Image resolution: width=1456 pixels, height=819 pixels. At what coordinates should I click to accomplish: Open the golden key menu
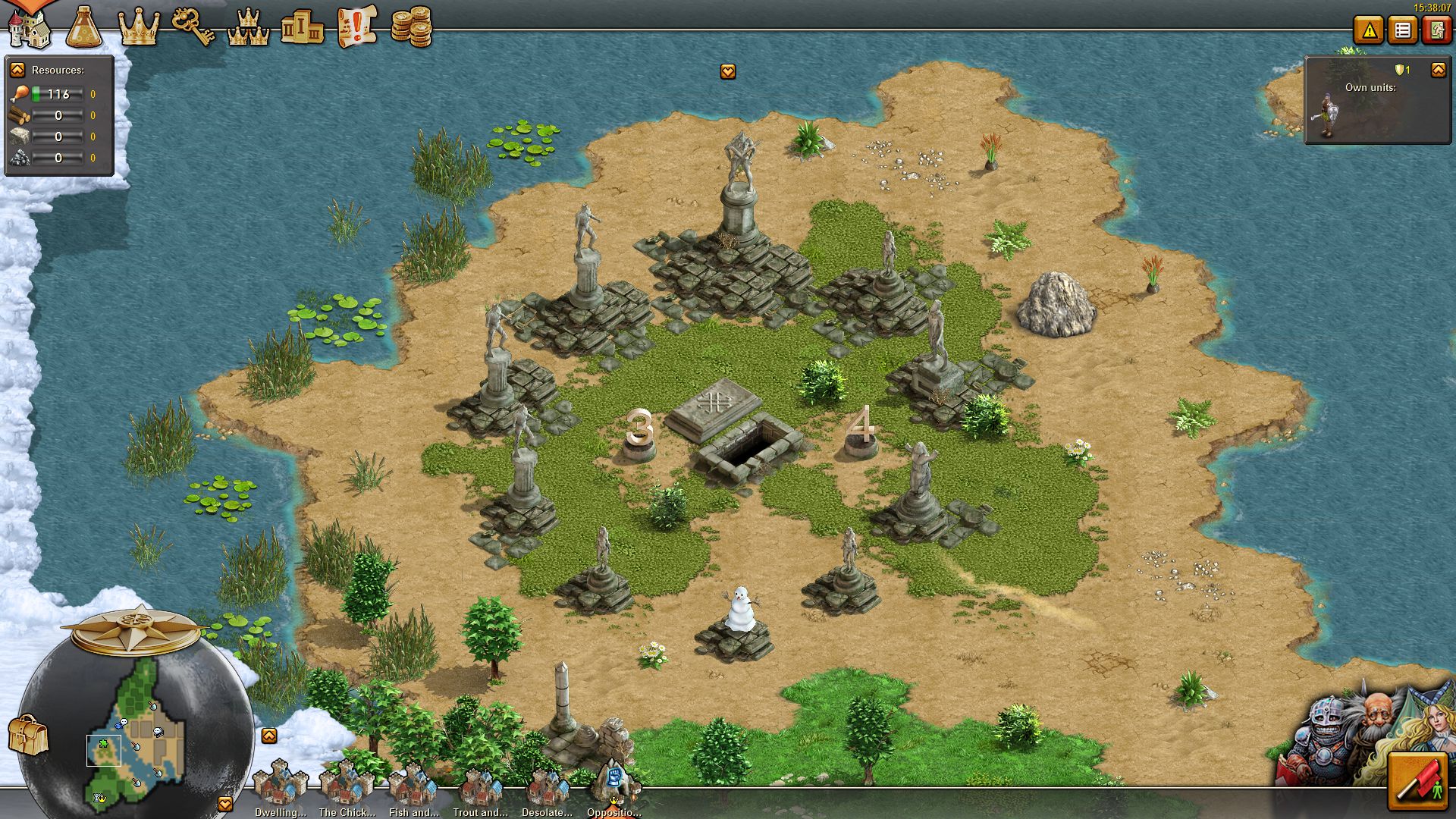[193, 27]
